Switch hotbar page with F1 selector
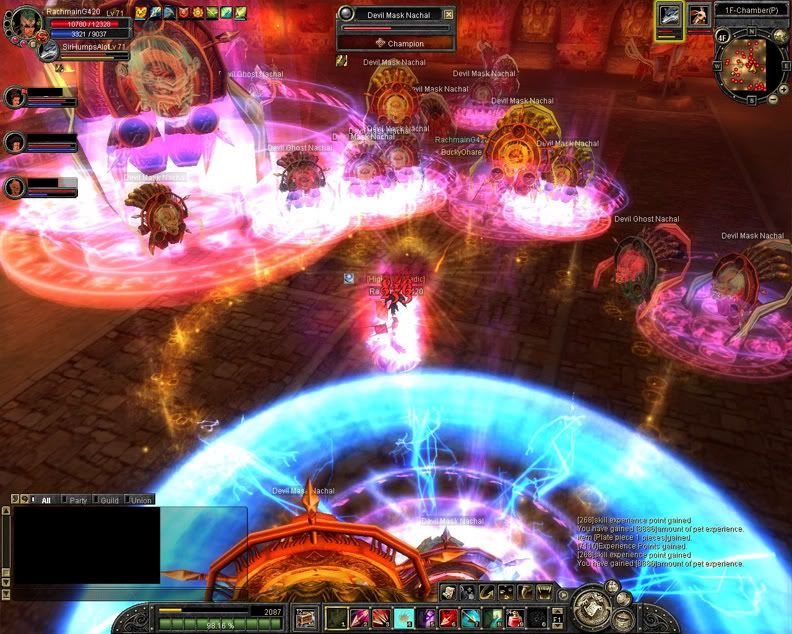This screenshot has width=792, height=634. (558, 618)
